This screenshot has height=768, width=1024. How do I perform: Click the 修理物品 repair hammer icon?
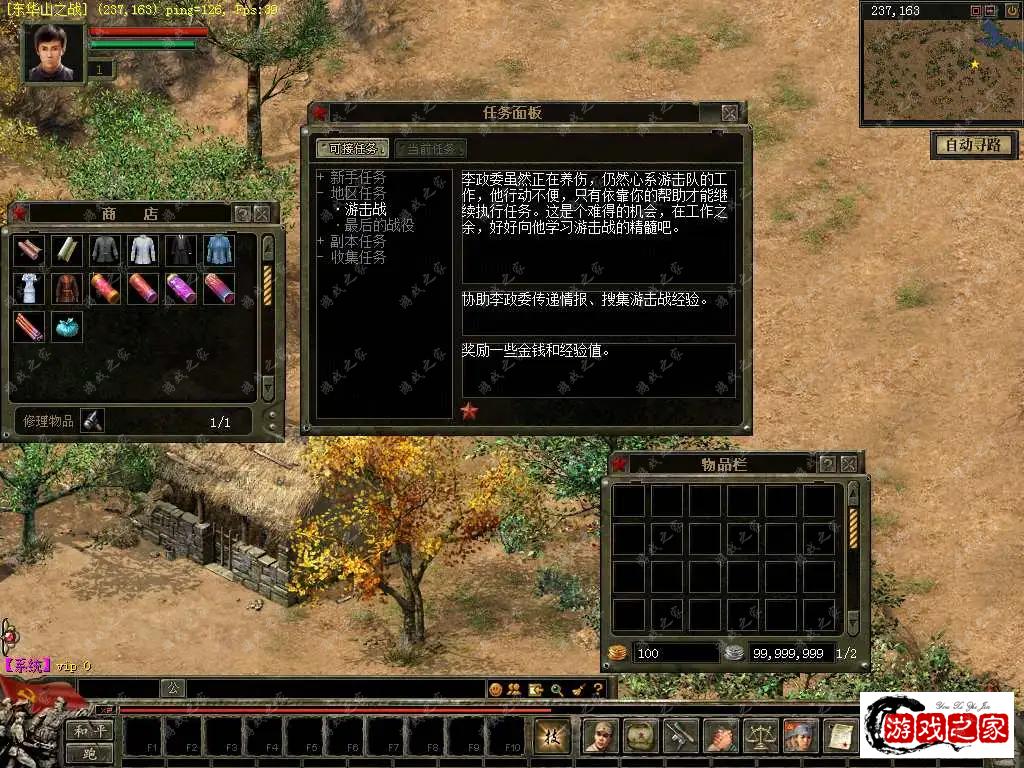(93, 421)
